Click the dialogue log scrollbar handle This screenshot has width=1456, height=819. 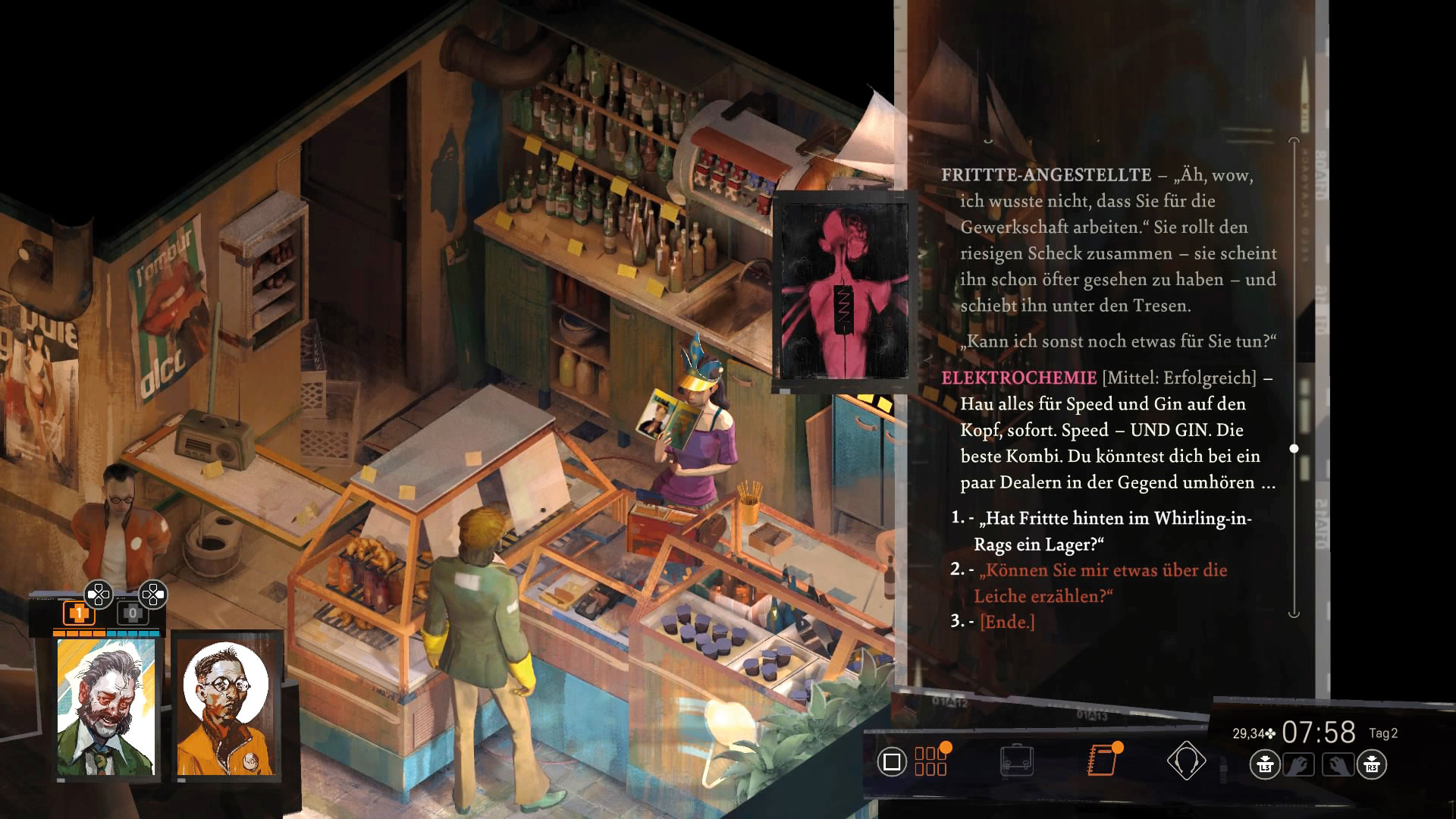point(1294,449)
